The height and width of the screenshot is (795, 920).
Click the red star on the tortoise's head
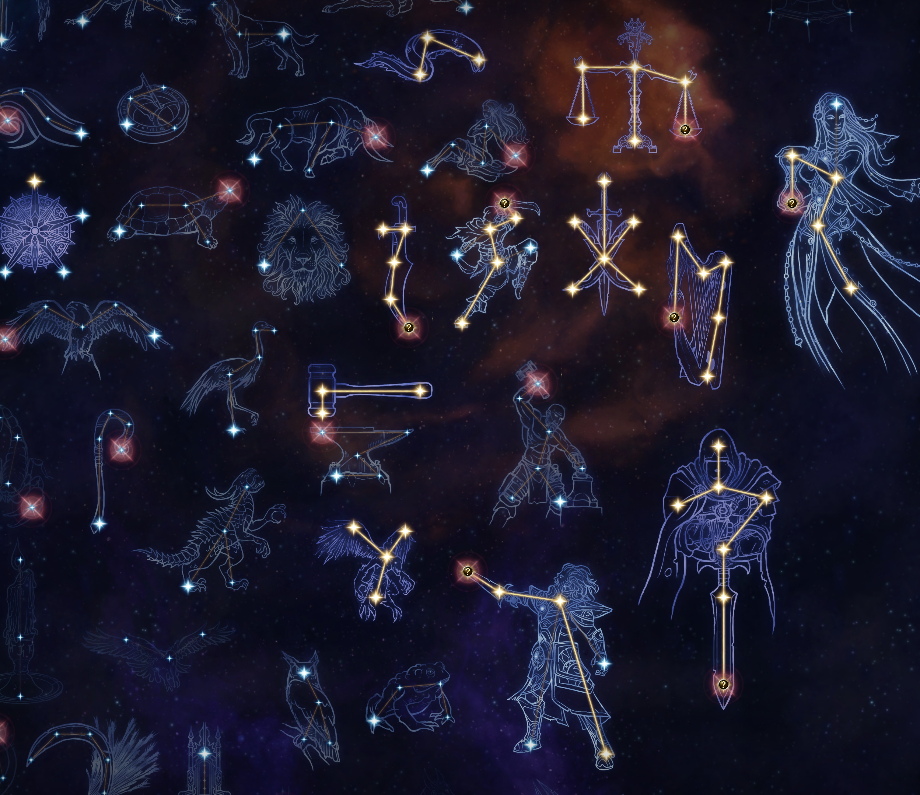[229, 191]
